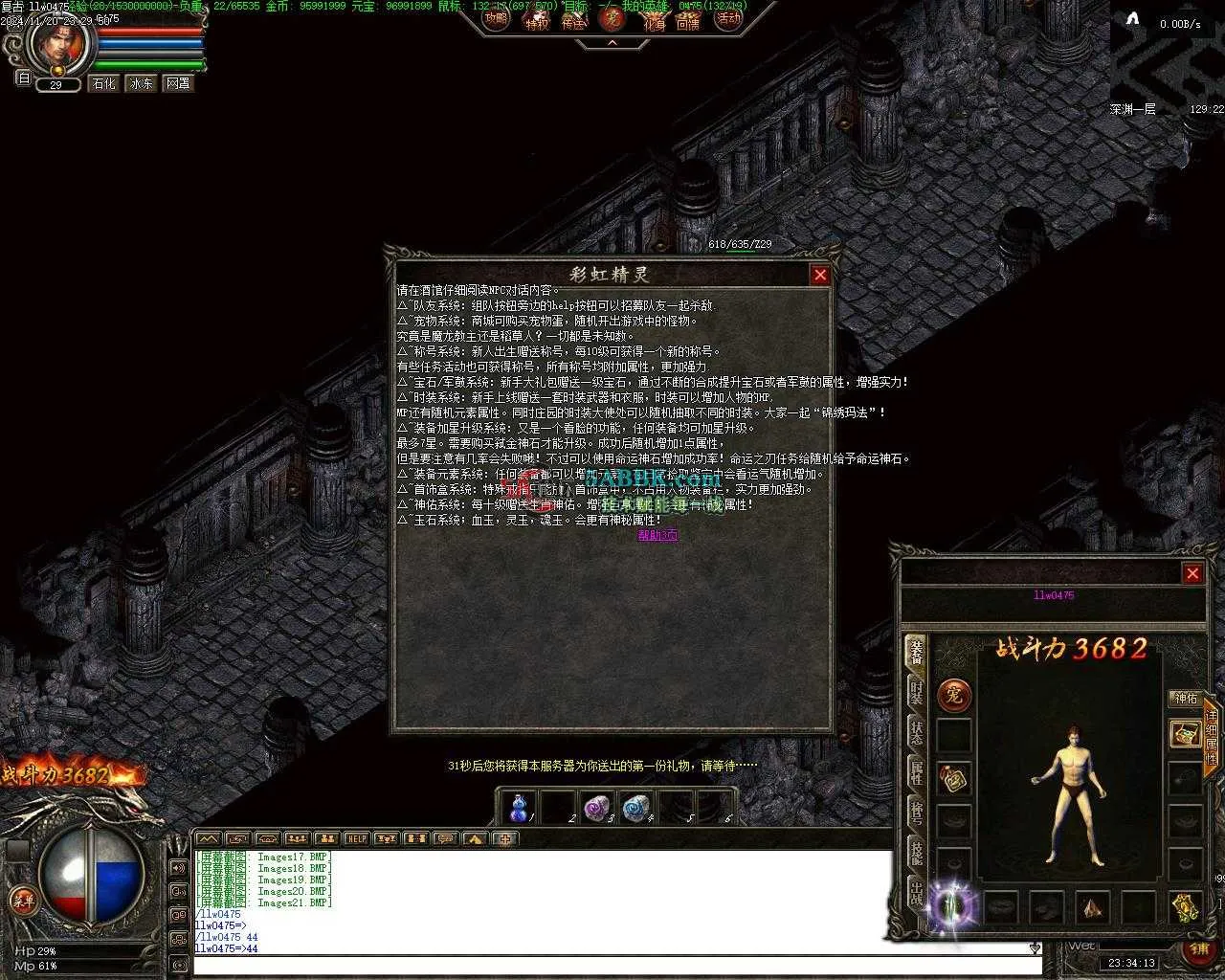Select the 技能 tab

(916, 853)
